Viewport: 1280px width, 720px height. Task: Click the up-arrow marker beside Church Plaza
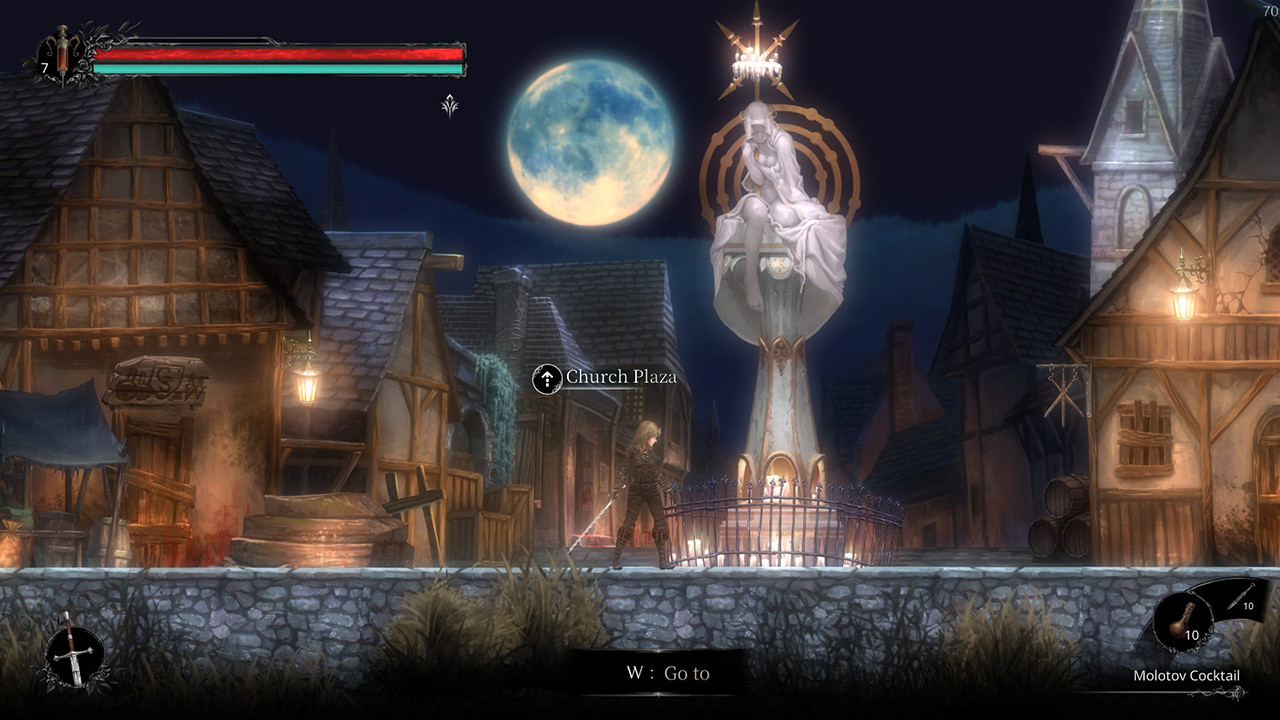pyautogui.click(x=548, y=380)
